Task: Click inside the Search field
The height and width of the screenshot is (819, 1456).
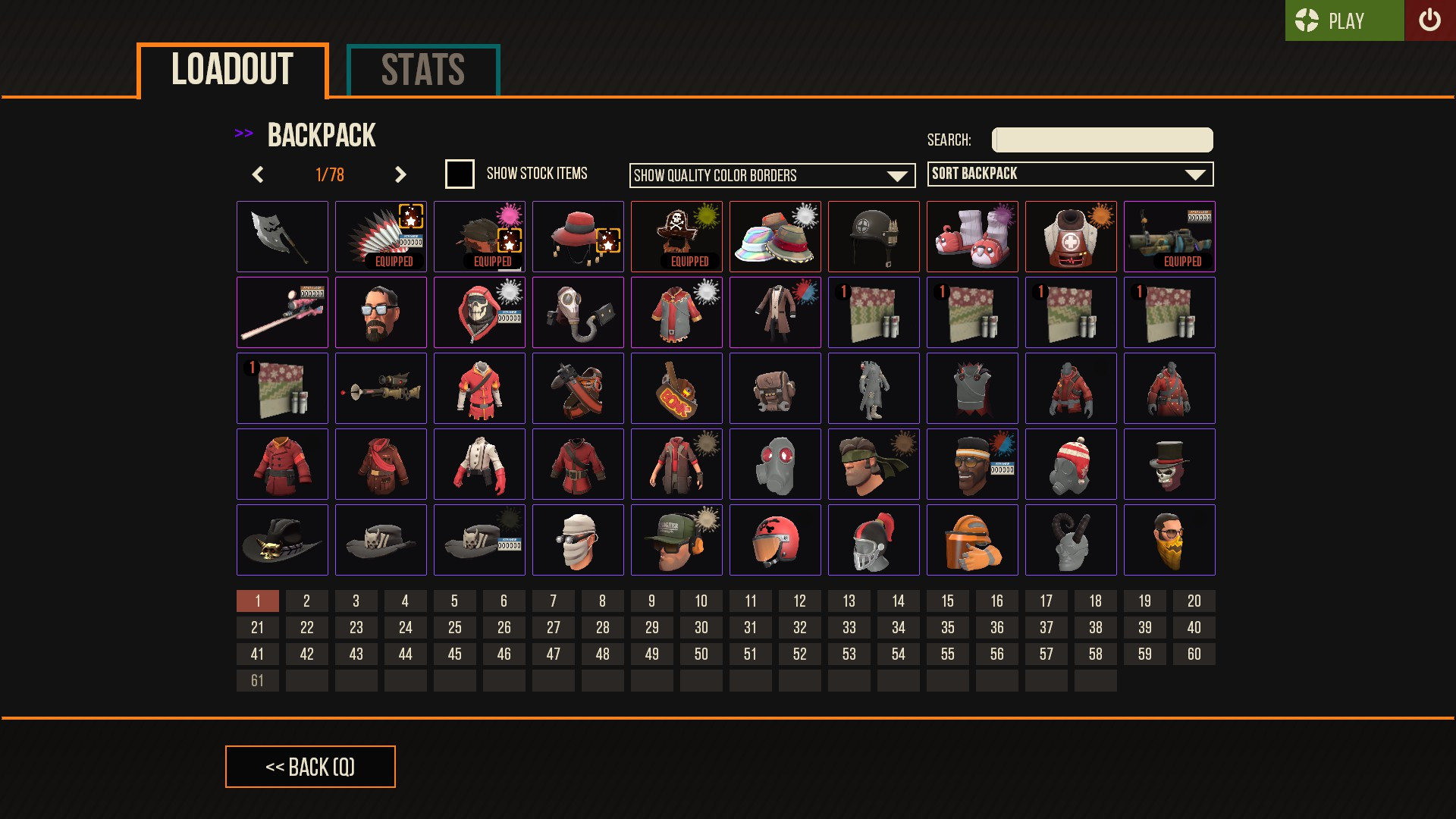Action: pyautogui.click(x=1101, y=140)
